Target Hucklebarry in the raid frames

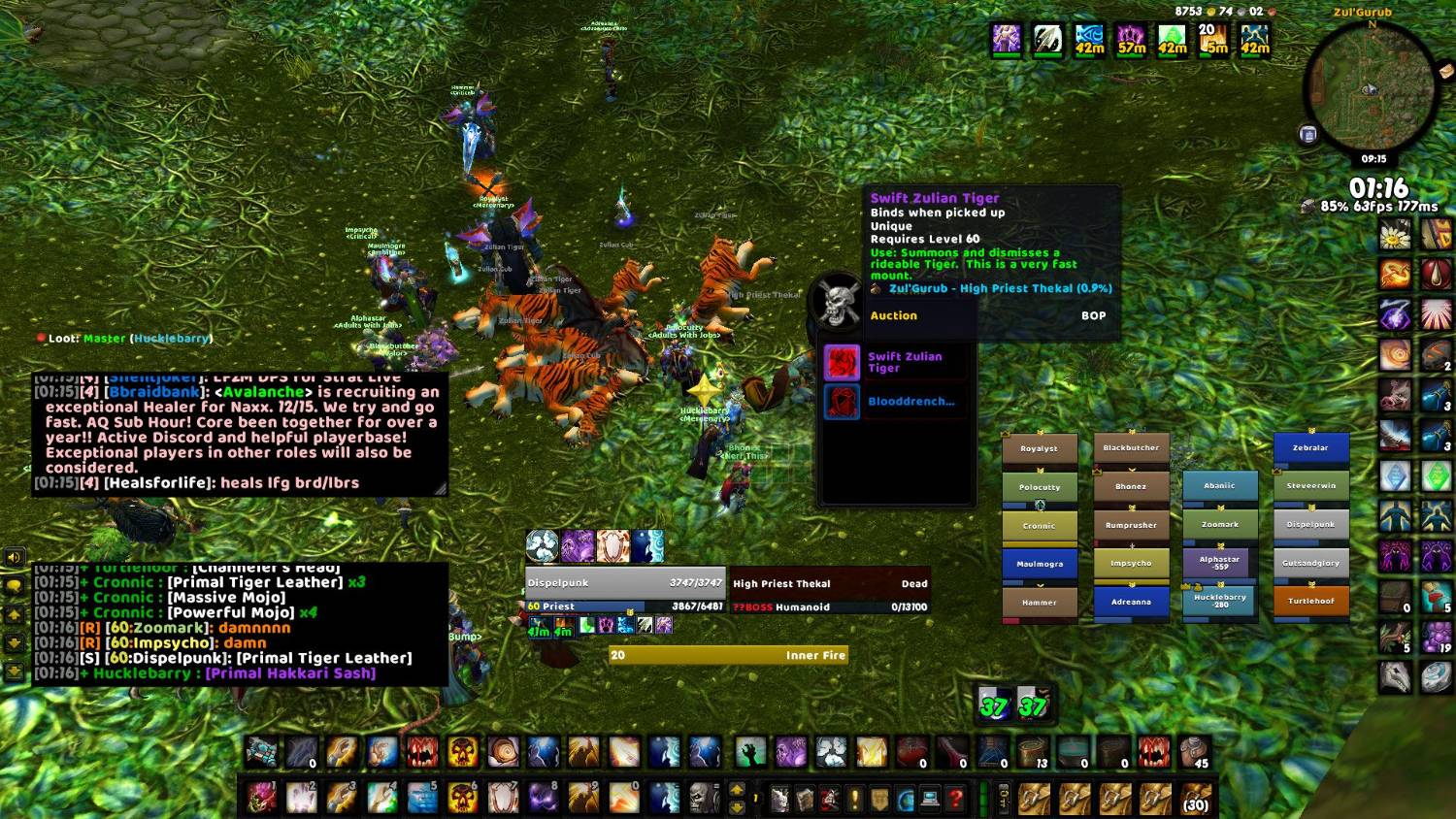tap(1219, 601)
